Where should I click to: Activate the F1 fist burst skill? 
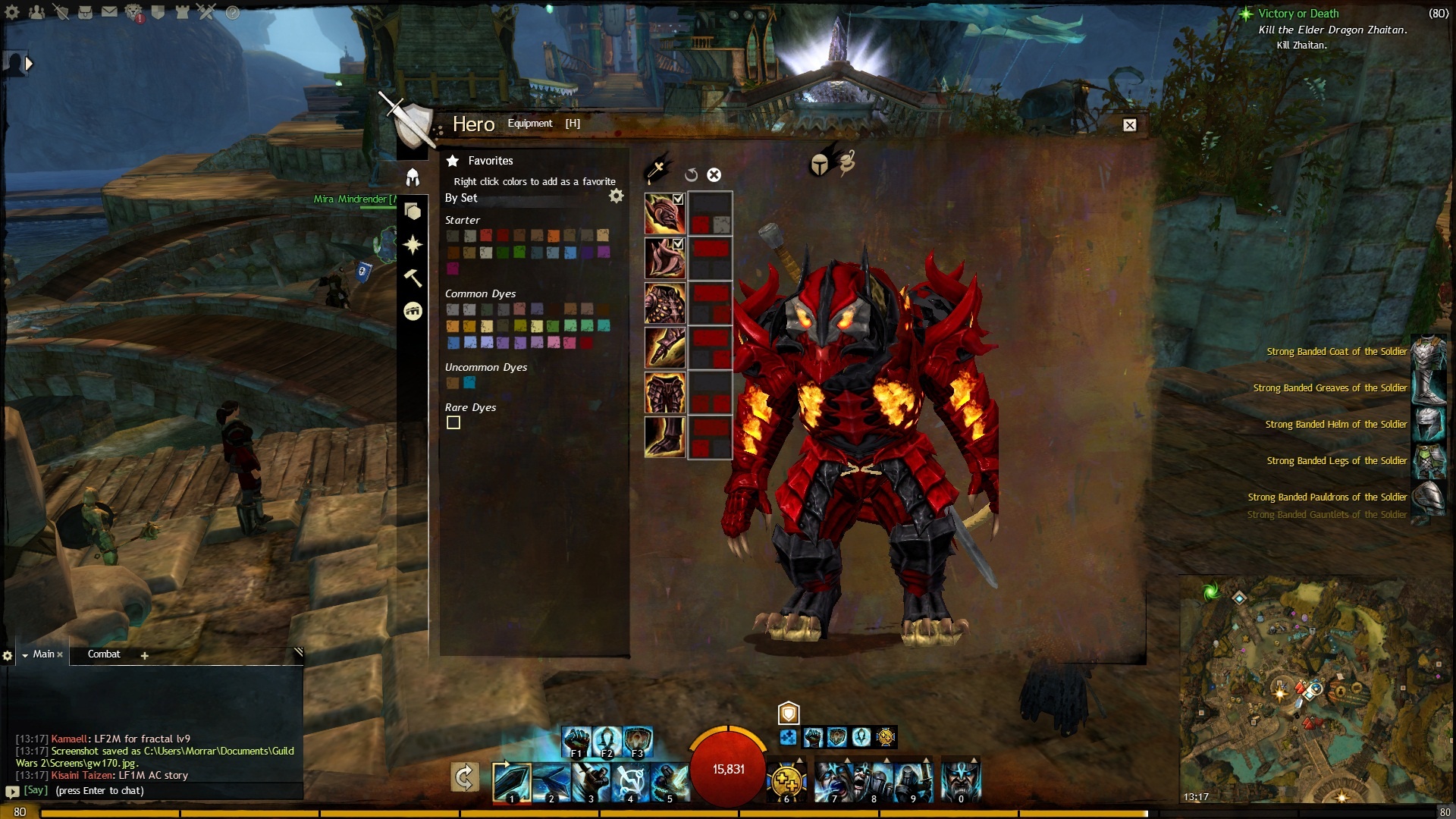(576, 741)
